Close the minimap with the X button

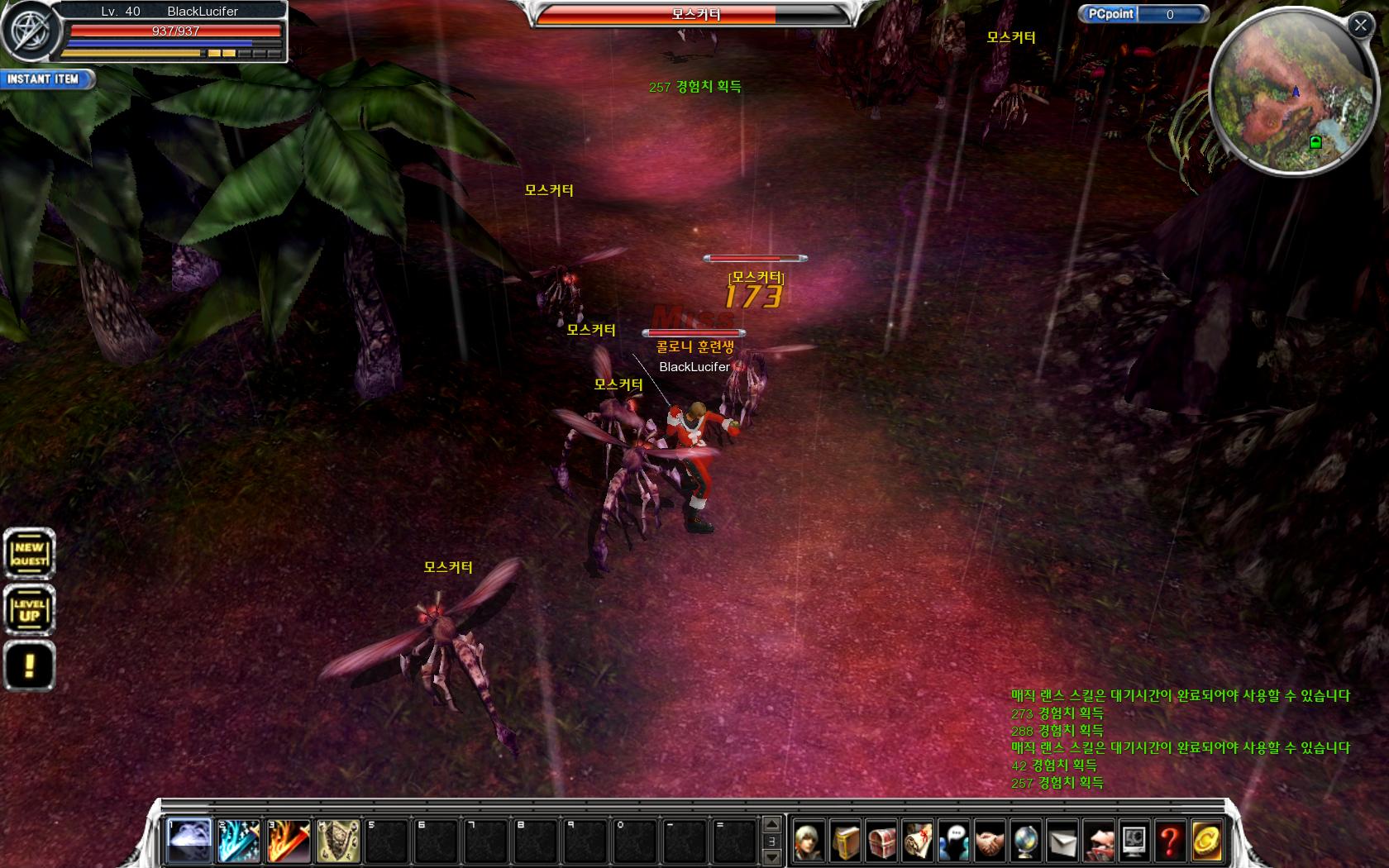point(1360,25)
